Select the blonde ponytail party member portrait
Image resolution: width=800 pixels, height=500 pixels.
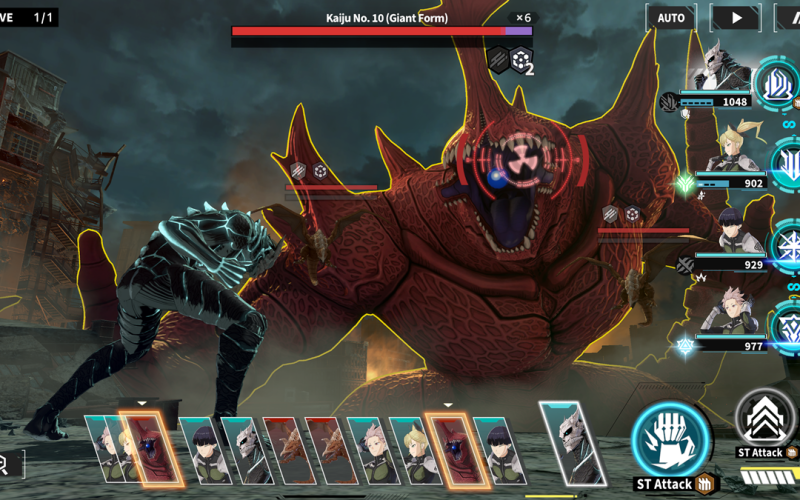coord(735,147)
